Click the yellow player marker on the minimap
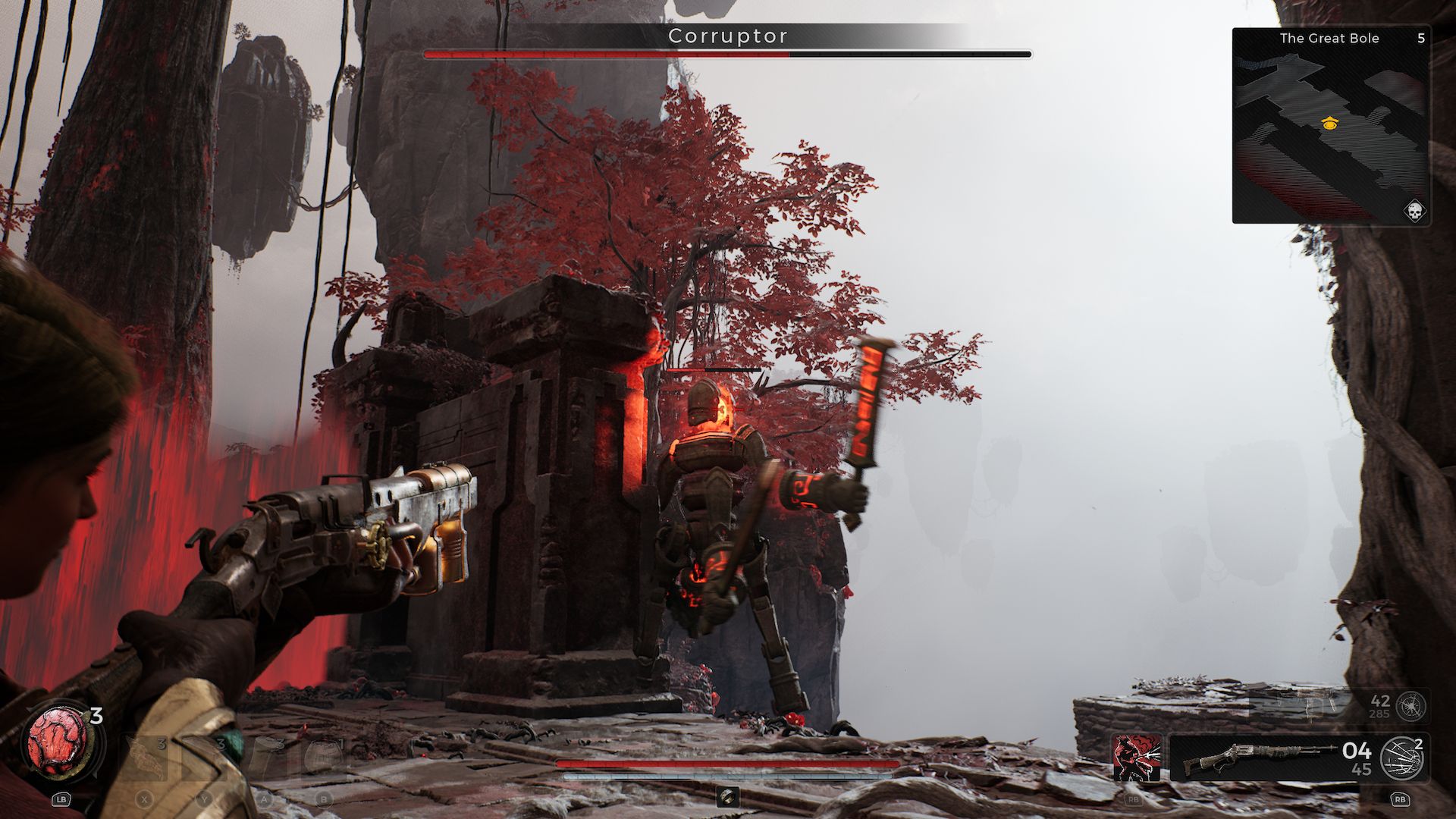 click(1332, 124)
